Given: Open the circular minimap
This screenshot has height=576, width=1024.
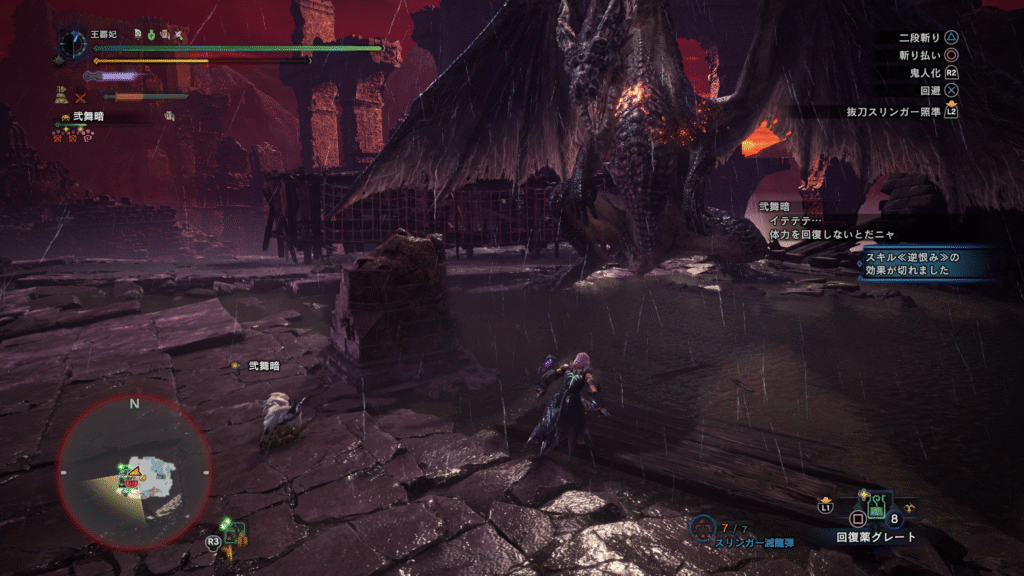Looking at the screenshot, I should click(134, 470).
